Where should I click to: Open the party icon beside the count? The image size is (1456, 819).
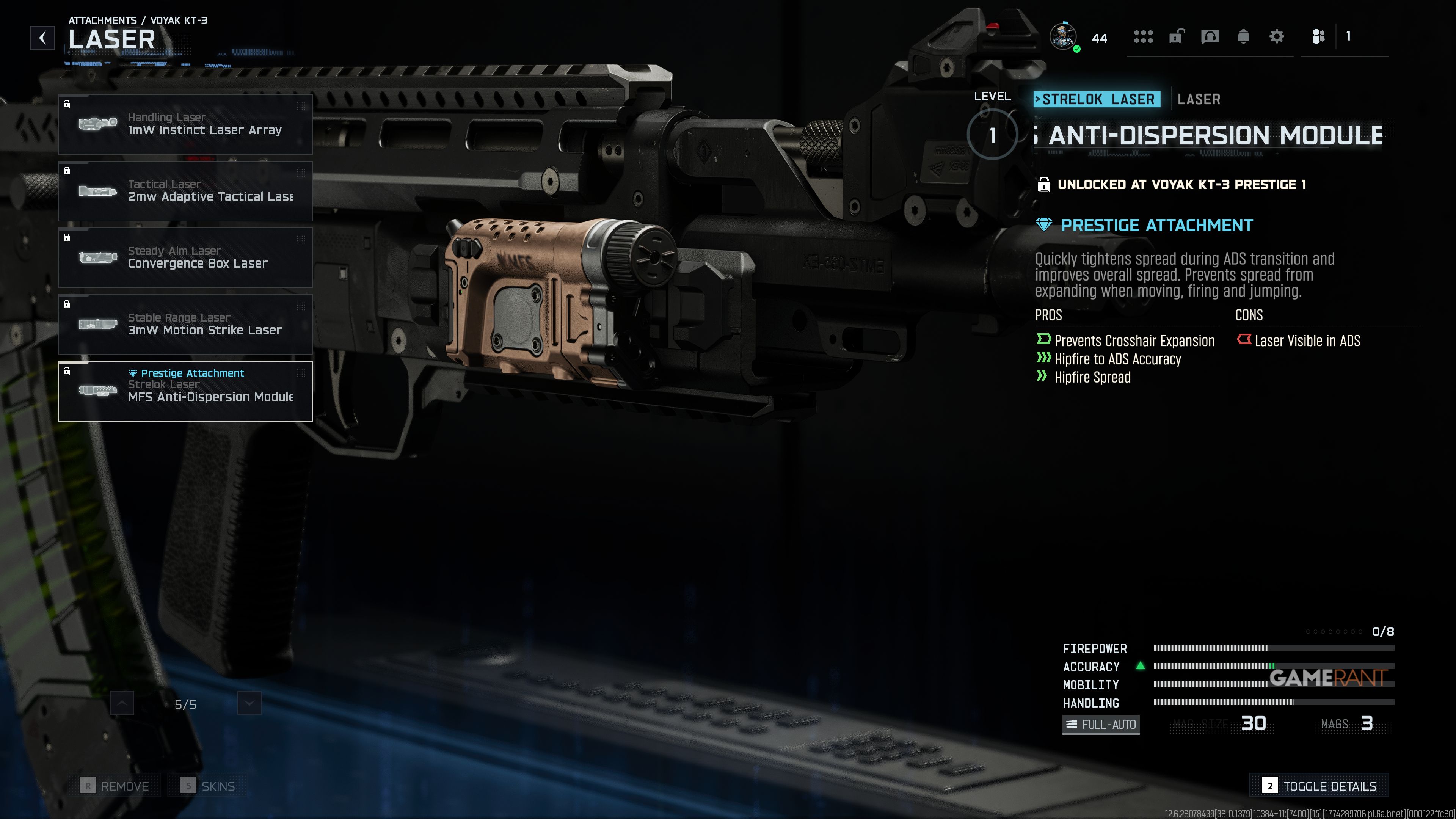[1318, 37]
